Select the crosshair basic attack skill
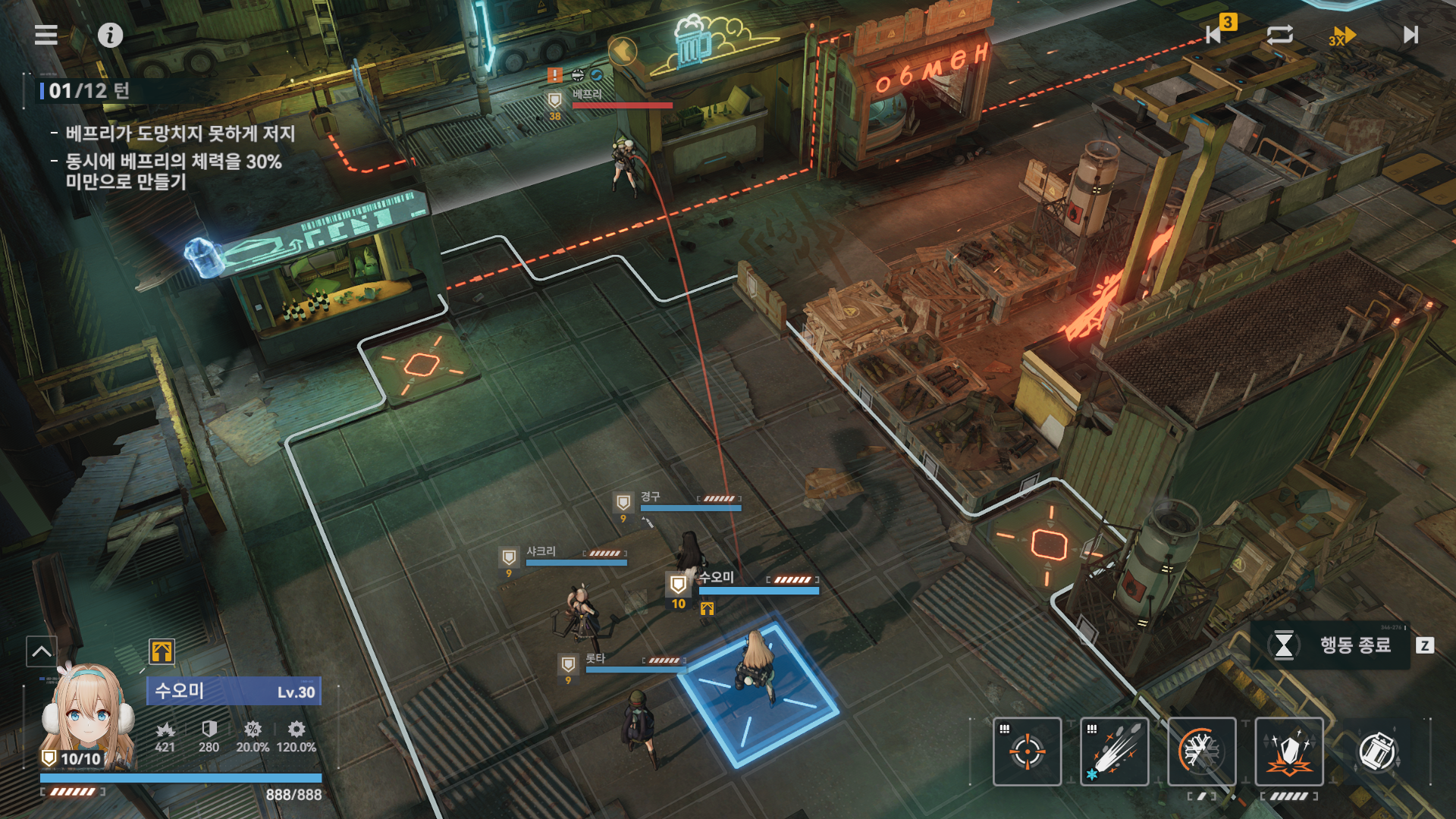1456x819 pixels. tap(1027, 751)
